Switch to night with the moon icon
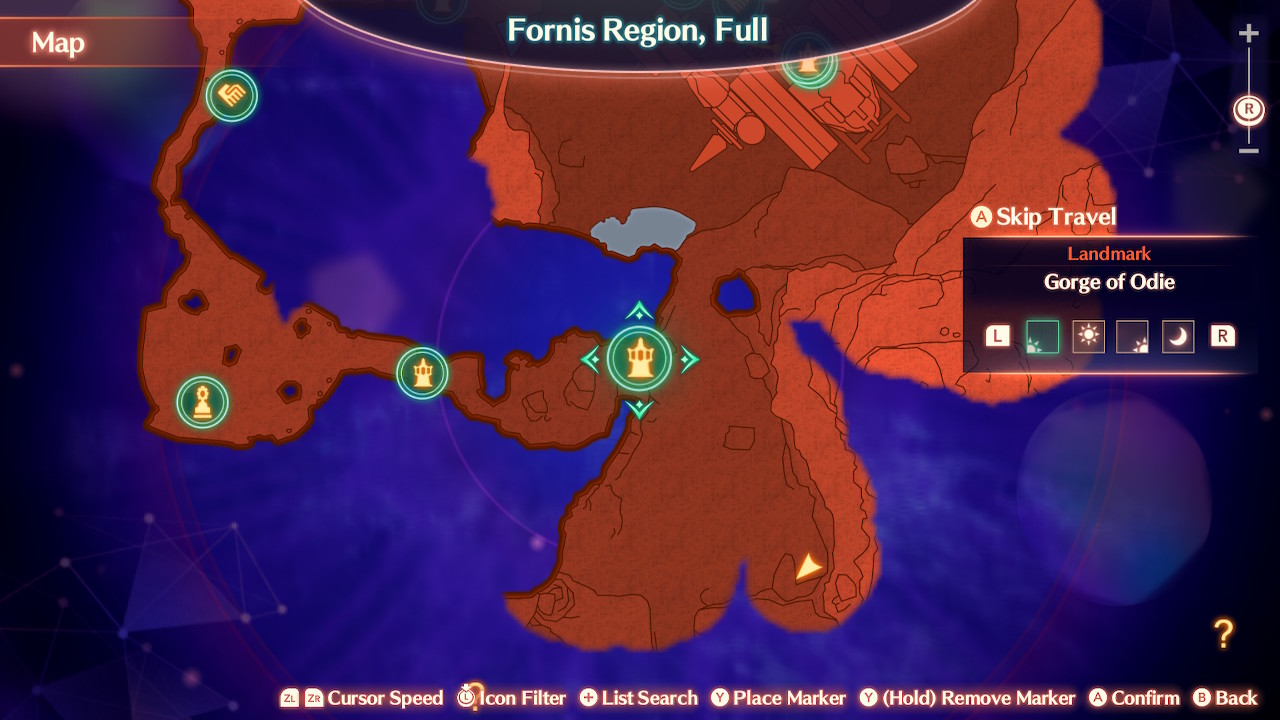The image size is (1280, 720). 1178,336
